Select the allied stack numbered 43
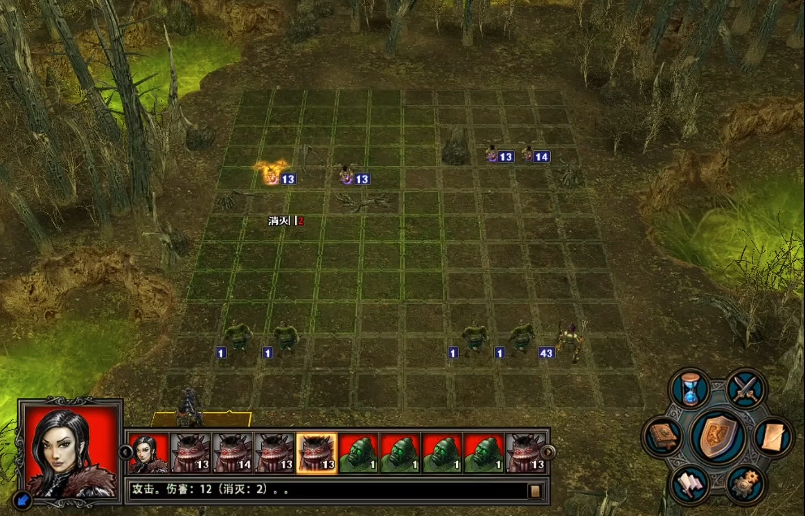This screenshot has height=516, width=805. (x=570, y=340)
